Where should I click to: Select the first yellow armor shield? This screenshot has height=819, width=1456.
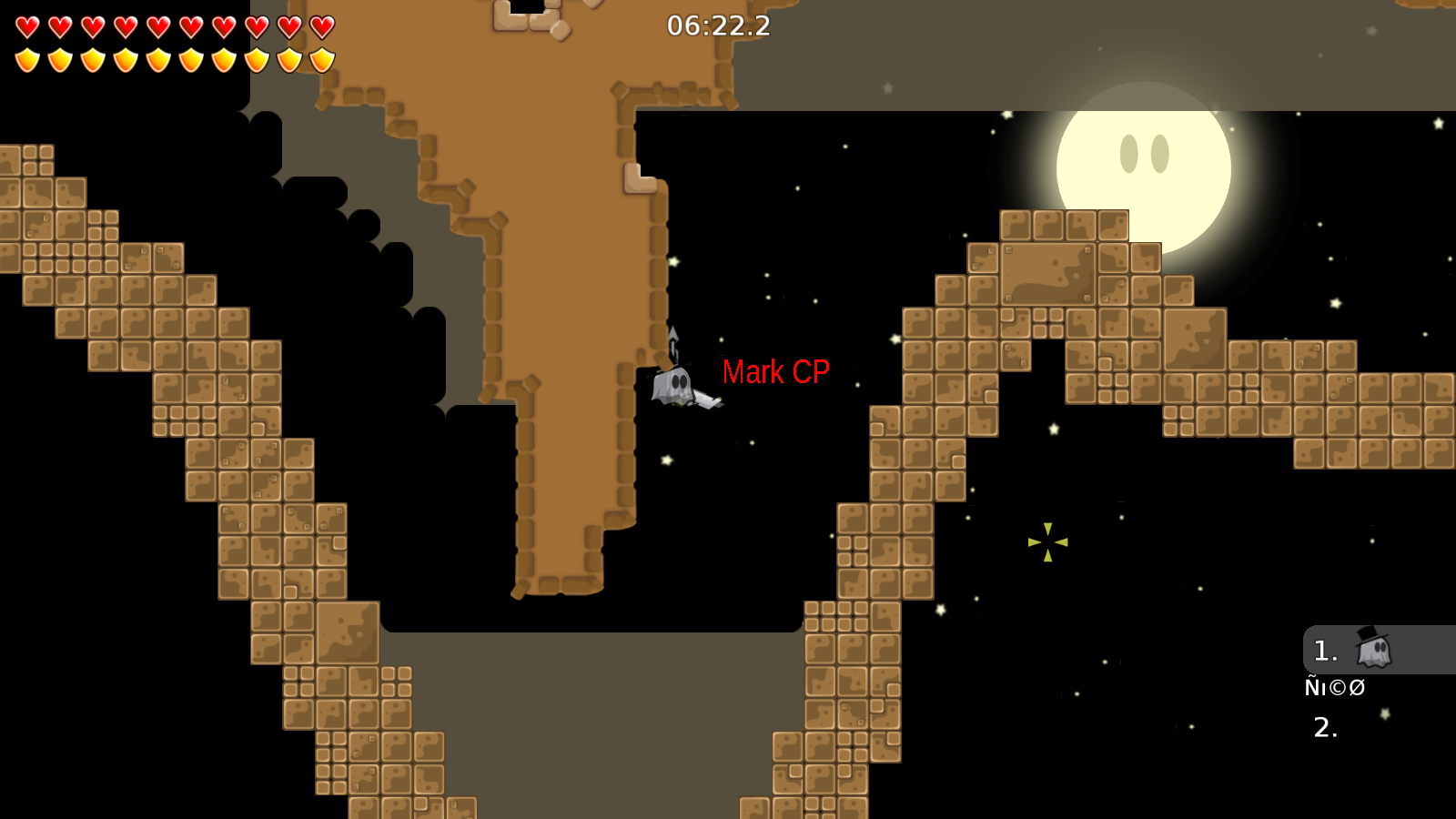point(27,59)
